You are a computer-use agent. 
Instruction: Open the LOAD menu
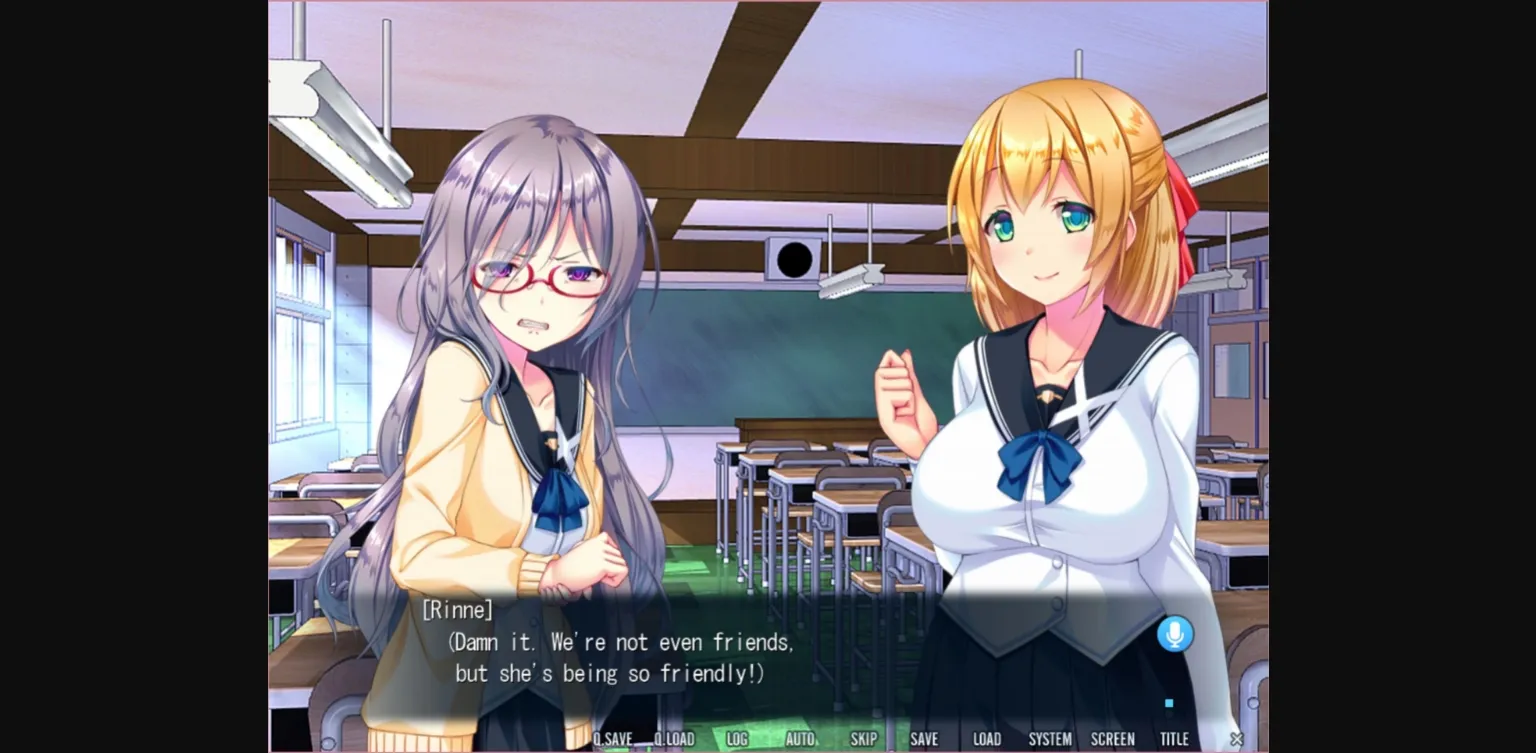click(x=987, y=738)
